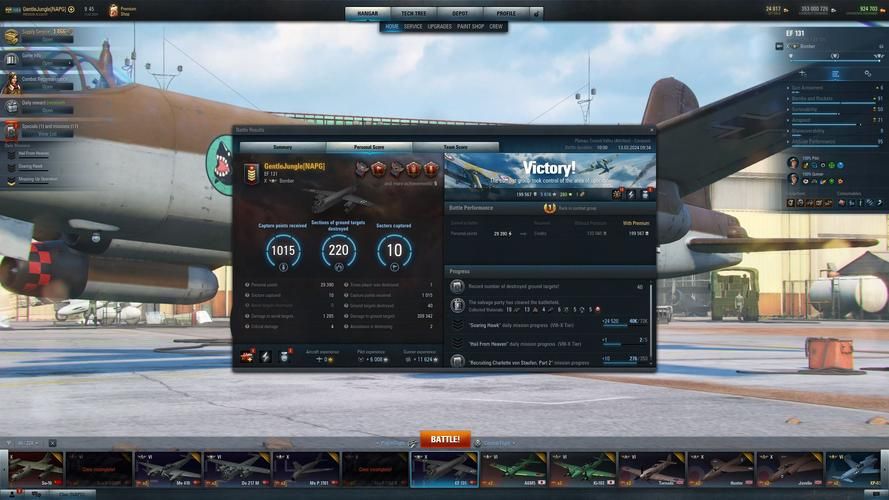The image size is (889, 500).
Task: Start a match with the BATTLE! button
Action: click(444, 439)
